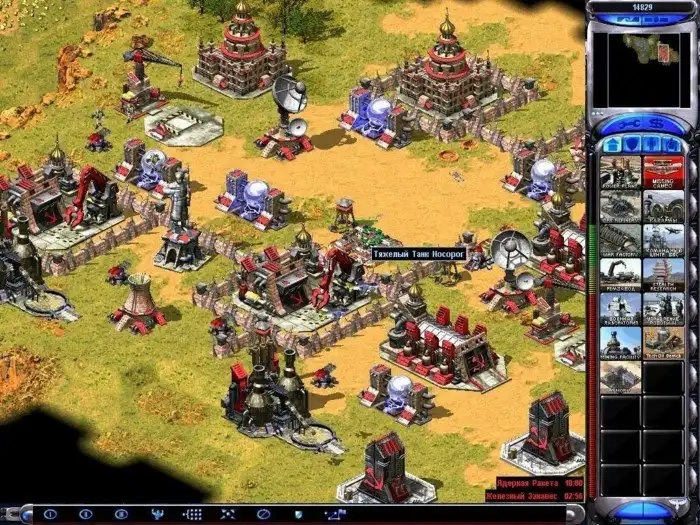The height and width of the screenshot is (525, 700).
Task: Switch to the defenses shield tab
Action: click(627, 145)
